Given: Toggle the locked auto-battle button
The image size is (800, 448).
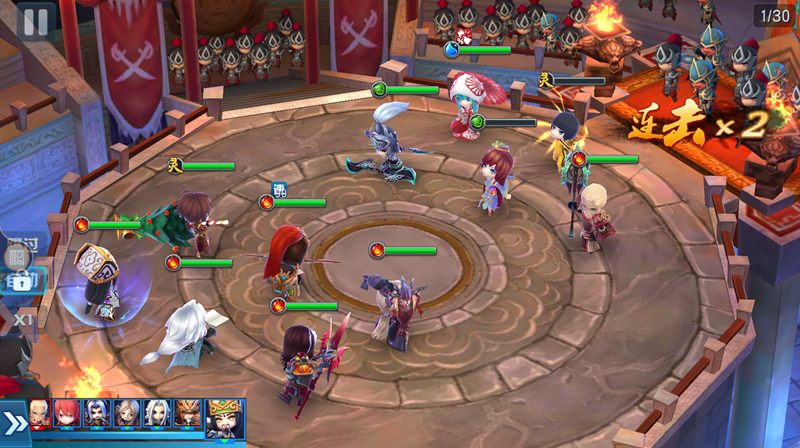Looking at the screenshot, I should click(20, 283).
